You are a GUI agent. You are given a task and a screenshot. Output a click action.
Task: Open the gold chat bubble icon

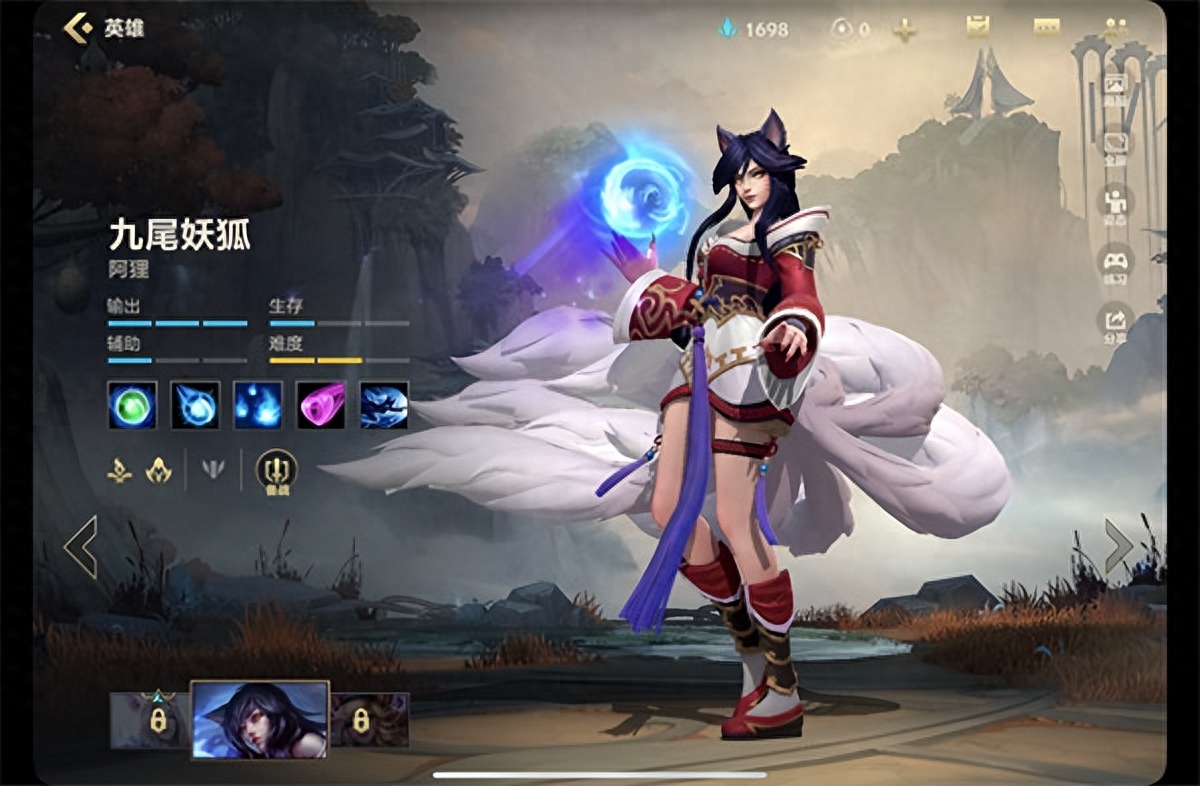point(1046,28)
